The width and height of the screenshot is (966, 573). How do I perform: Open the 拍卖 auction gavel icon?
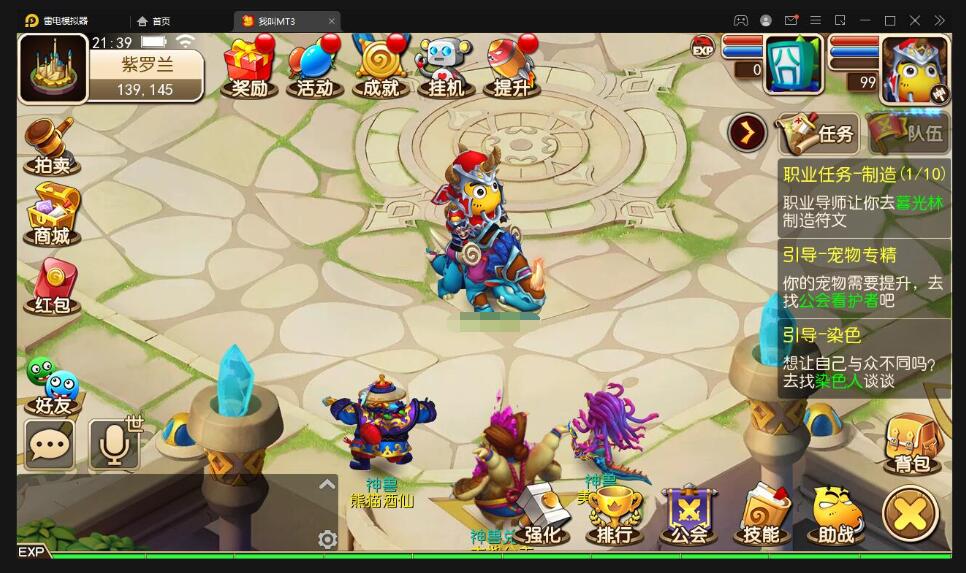[x=51, y=146]
